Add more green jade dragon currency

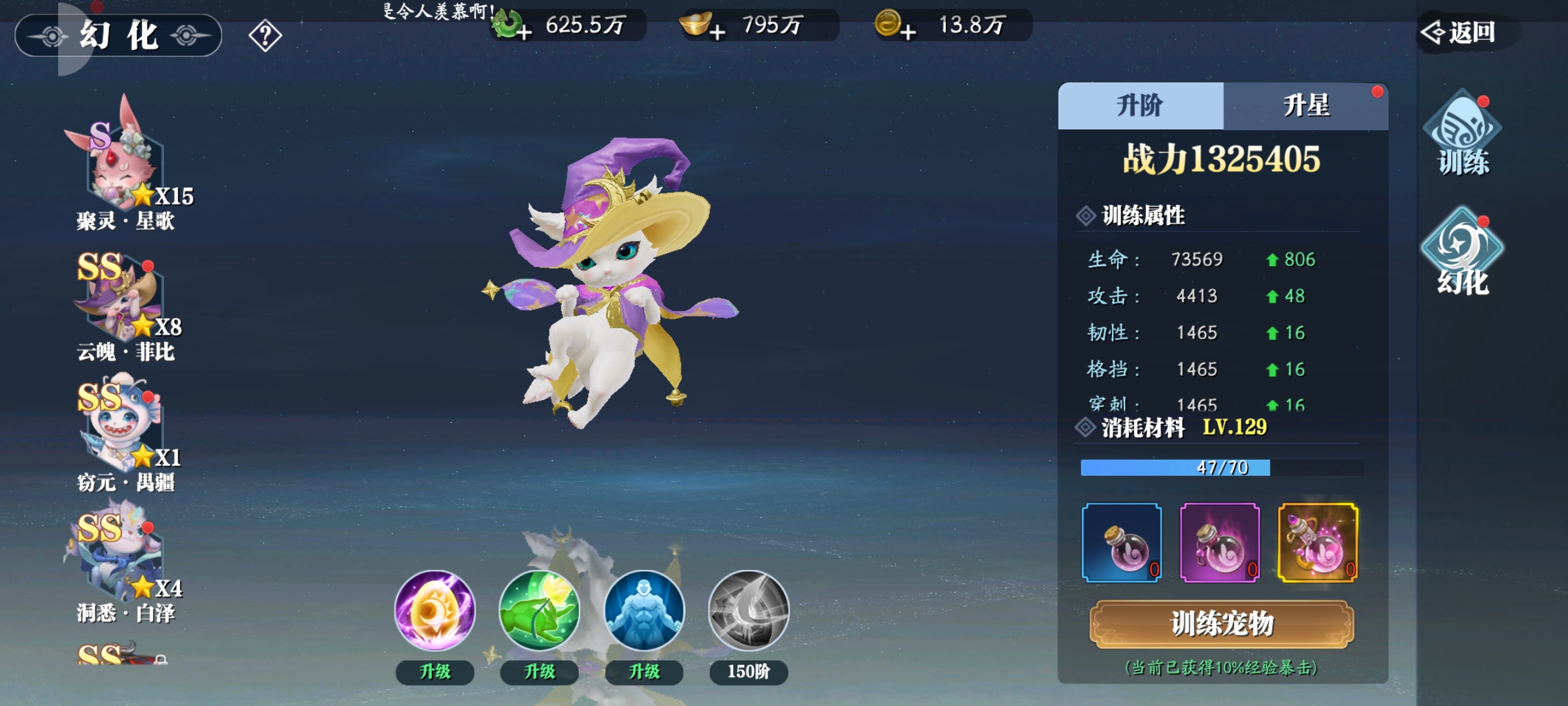click(x=524, y=31)
